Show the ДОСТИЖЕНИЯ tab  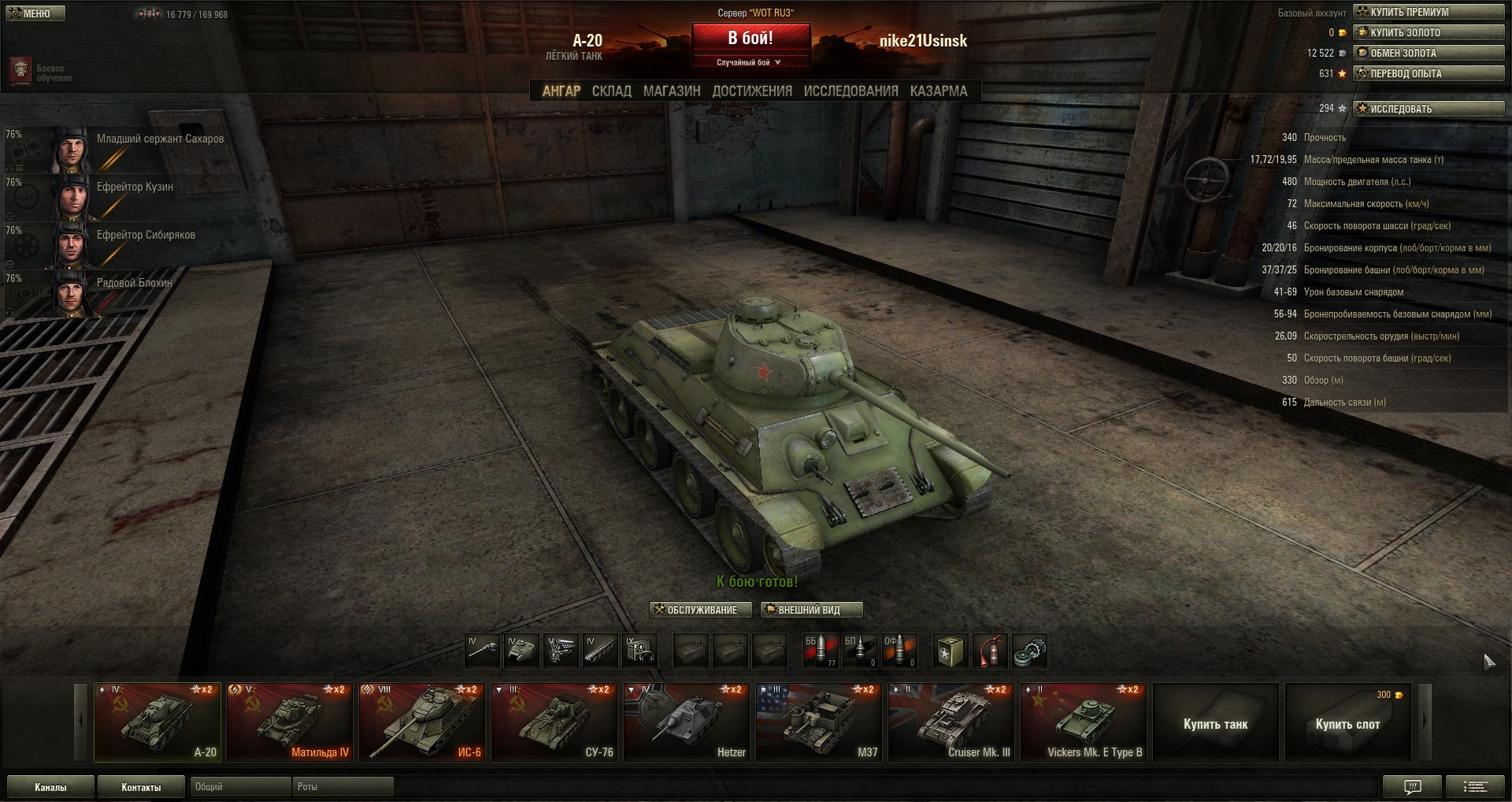(x=752, y=91)
